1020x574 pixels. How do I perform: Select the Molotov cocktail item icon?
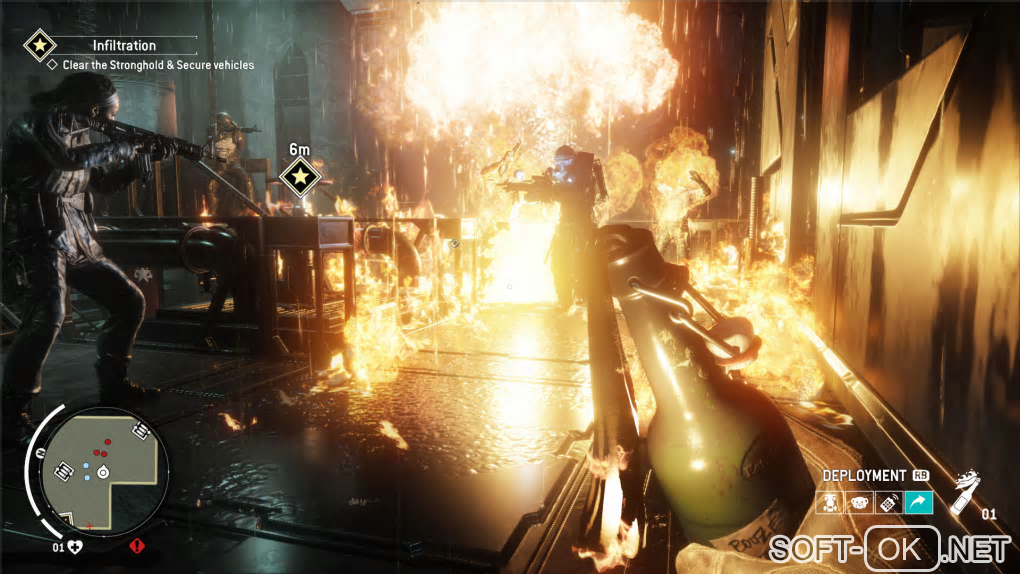click(964, 493)
